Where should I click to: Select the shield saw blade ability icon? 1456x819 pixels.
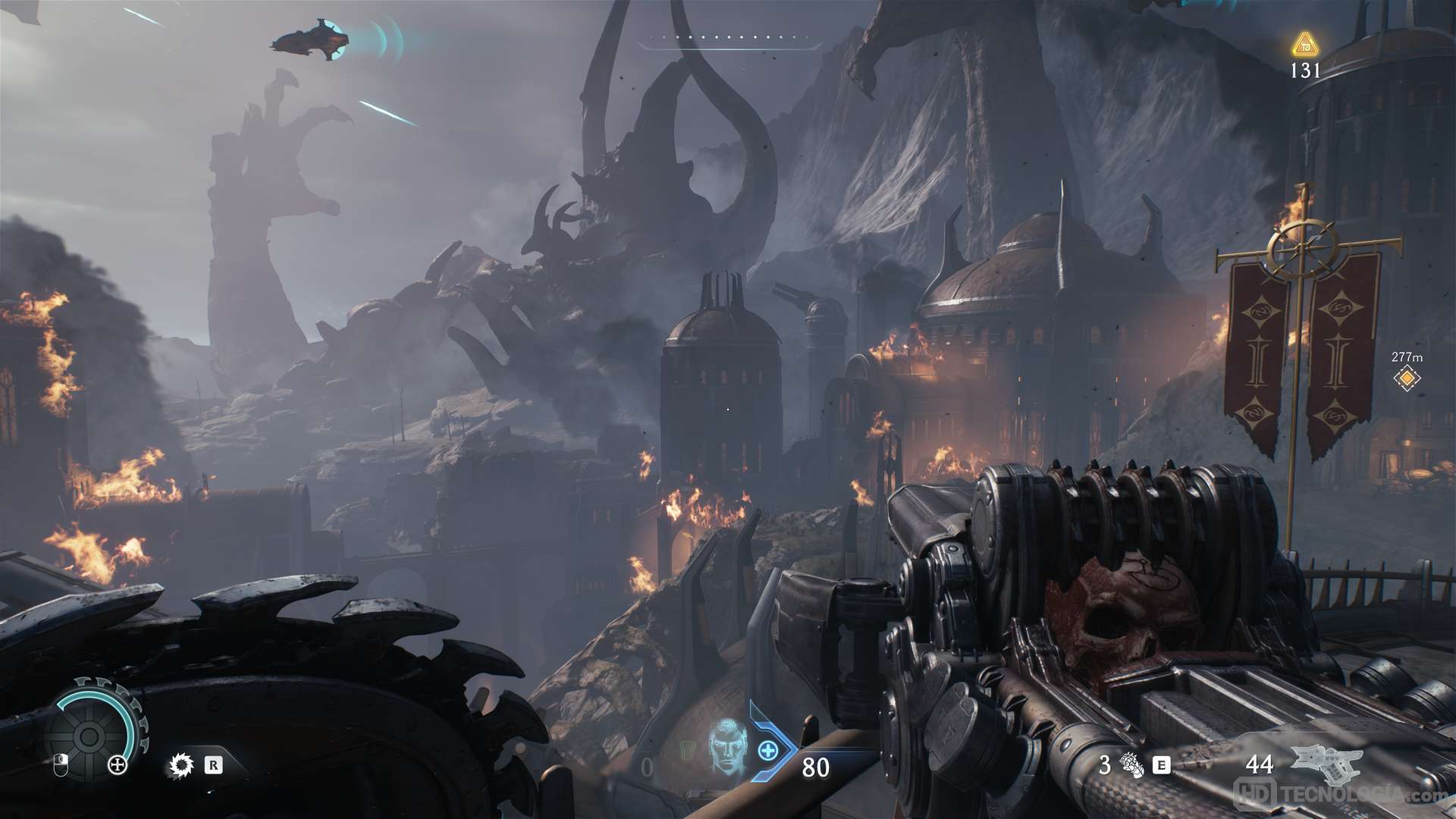pos(180,765)
